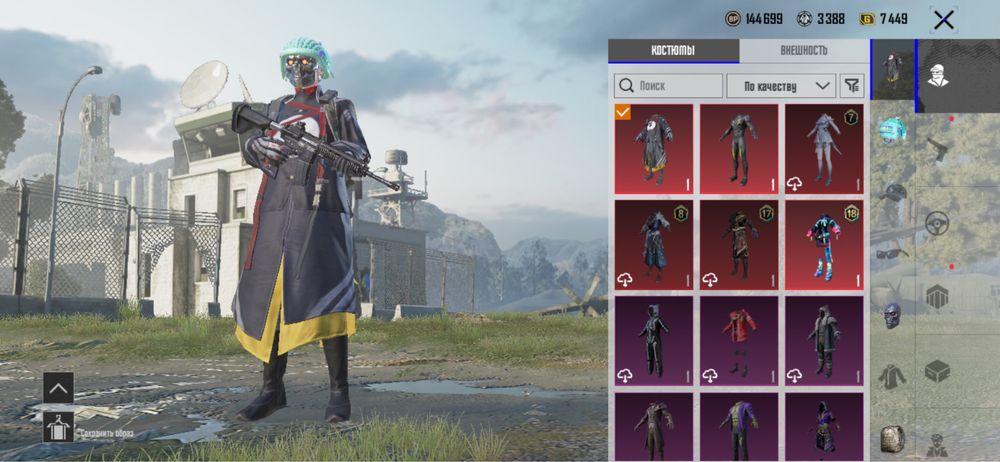Close the wardrobe with the X button
The image size is (1000, 462).
[x=942, y=19]
